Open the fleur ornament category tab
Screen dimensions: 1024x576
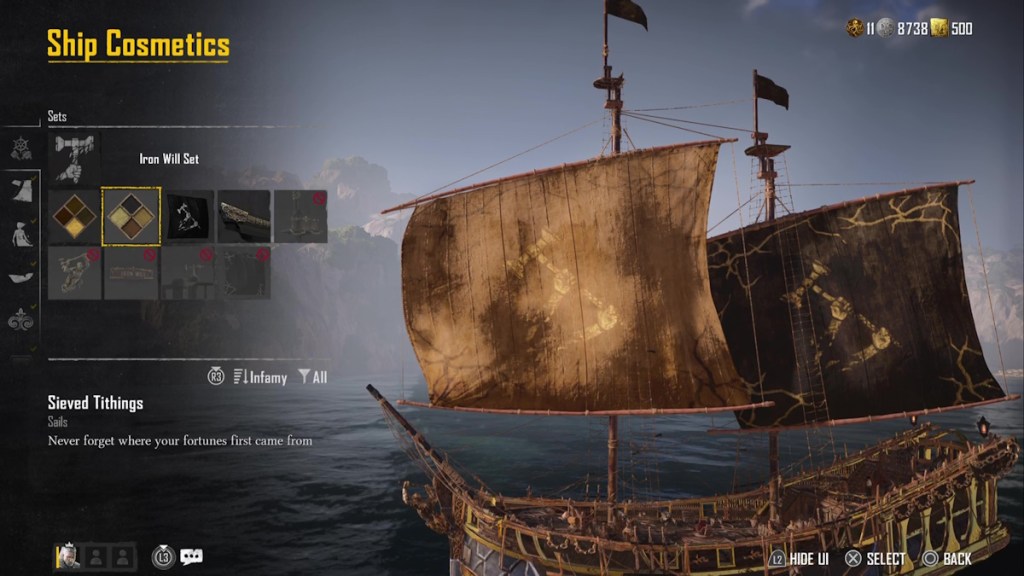(x=21, y=320)
